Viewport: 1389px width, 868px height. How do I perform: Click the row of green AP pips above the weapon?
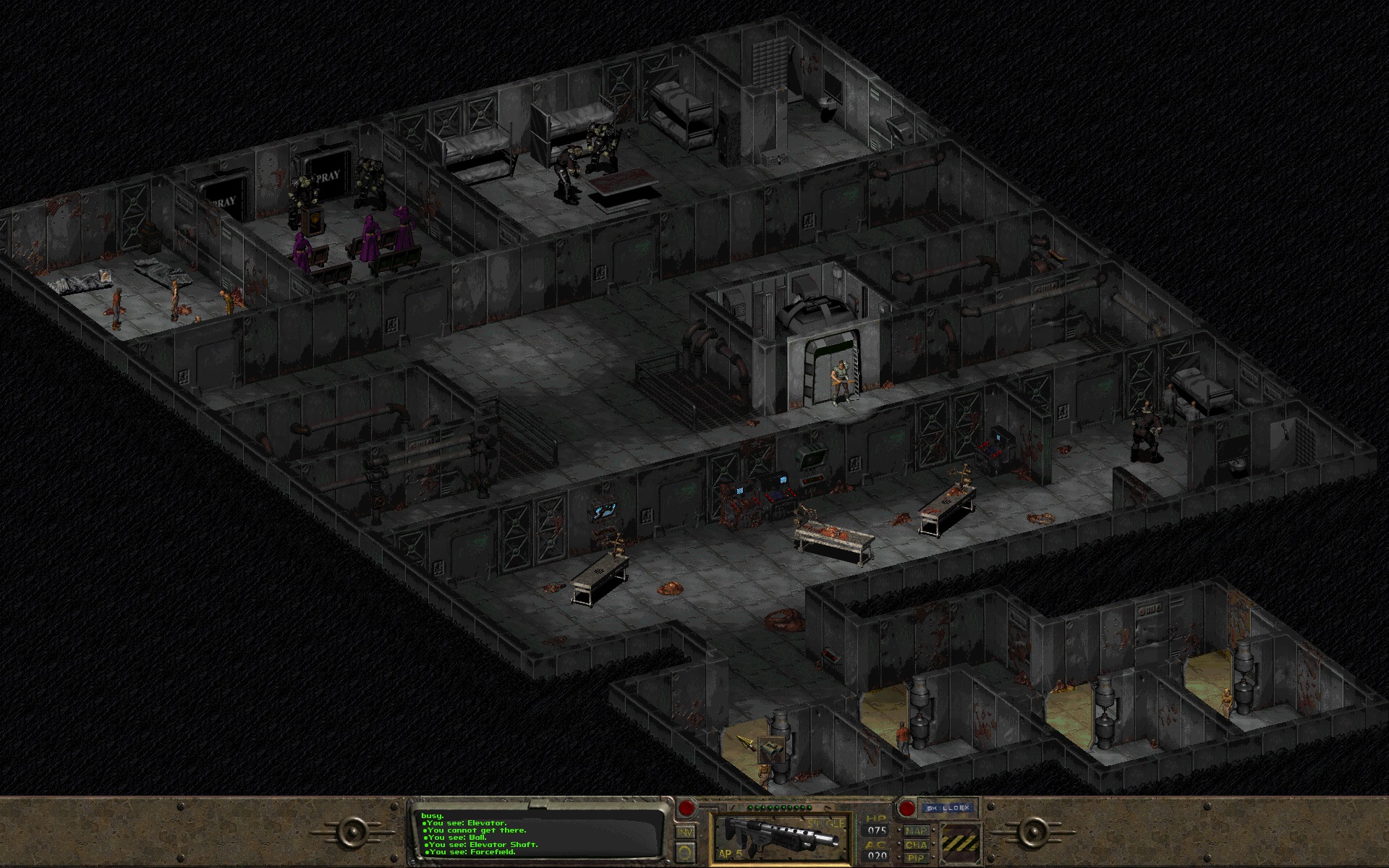778,807
